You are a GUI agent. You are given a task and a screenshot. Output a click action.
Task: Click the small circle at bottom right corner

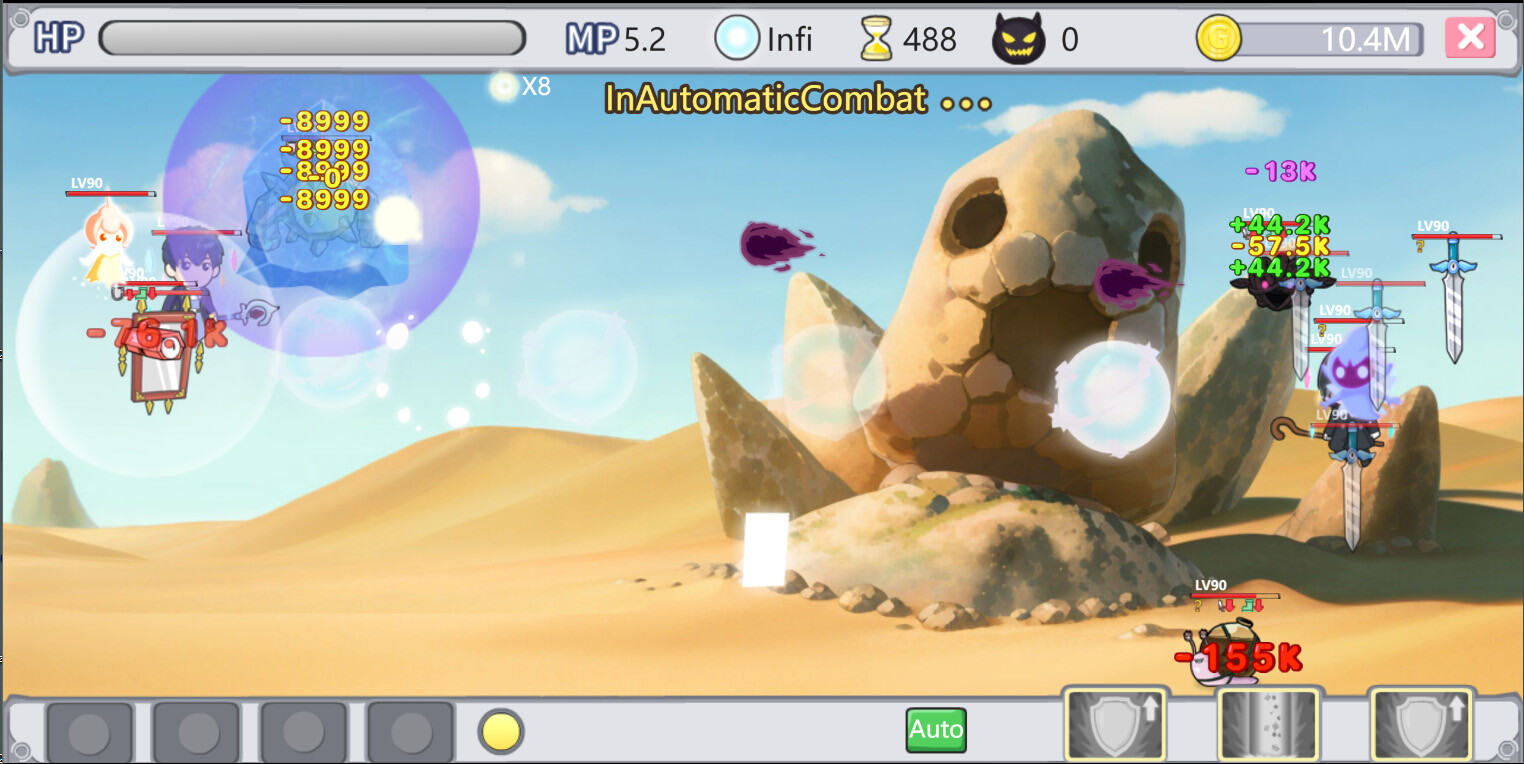click(1508, 750)
